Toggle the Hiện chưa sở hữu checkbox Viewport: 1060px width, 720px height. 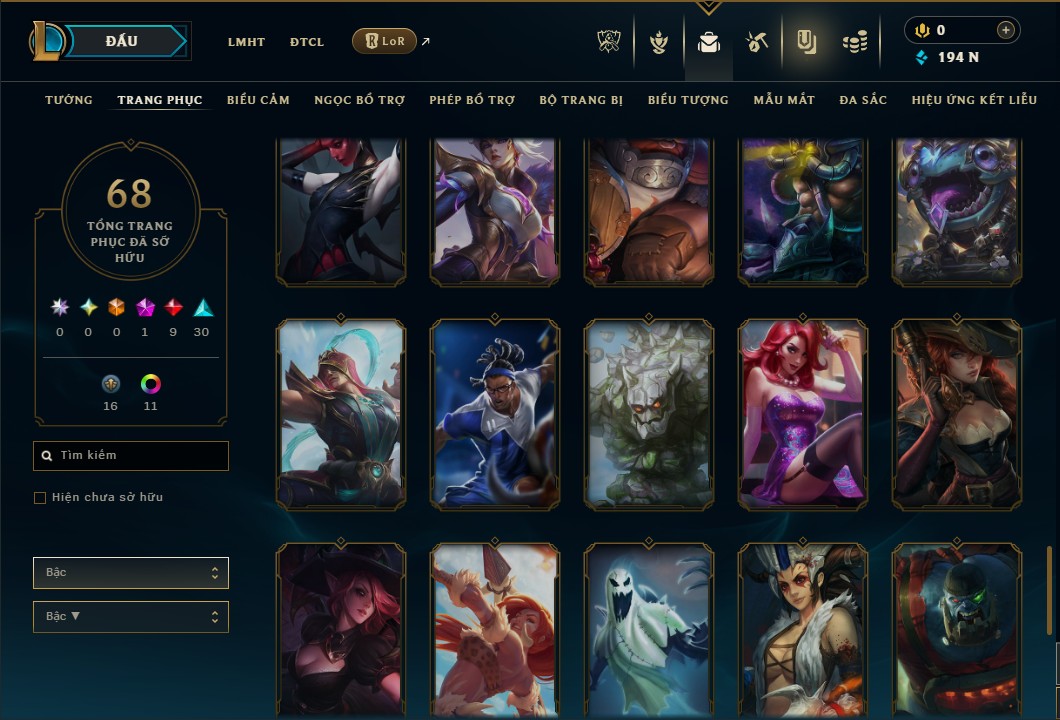(40, 498)
